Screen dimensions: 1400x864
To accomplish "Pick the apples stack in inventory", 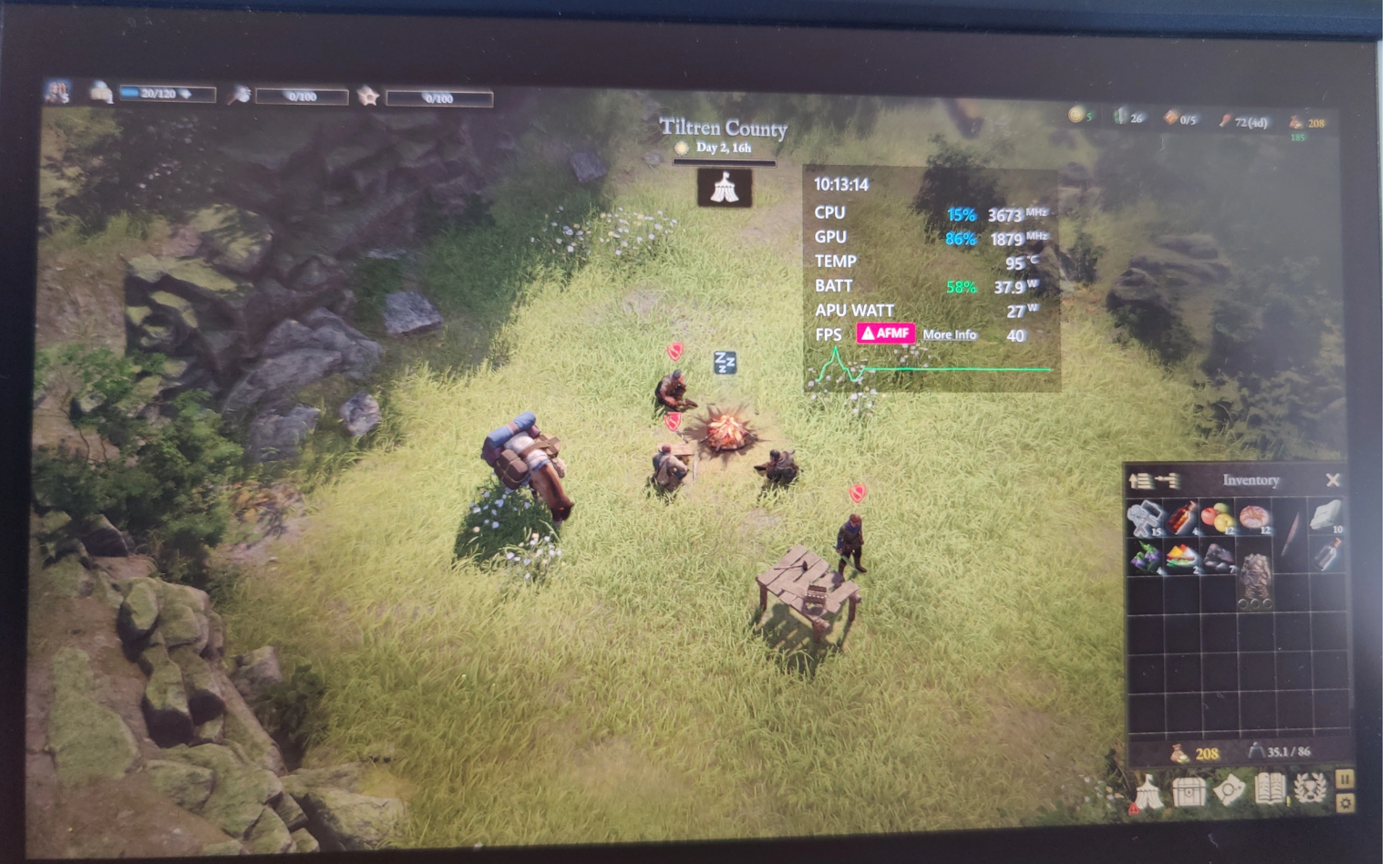I will 1218,519.
